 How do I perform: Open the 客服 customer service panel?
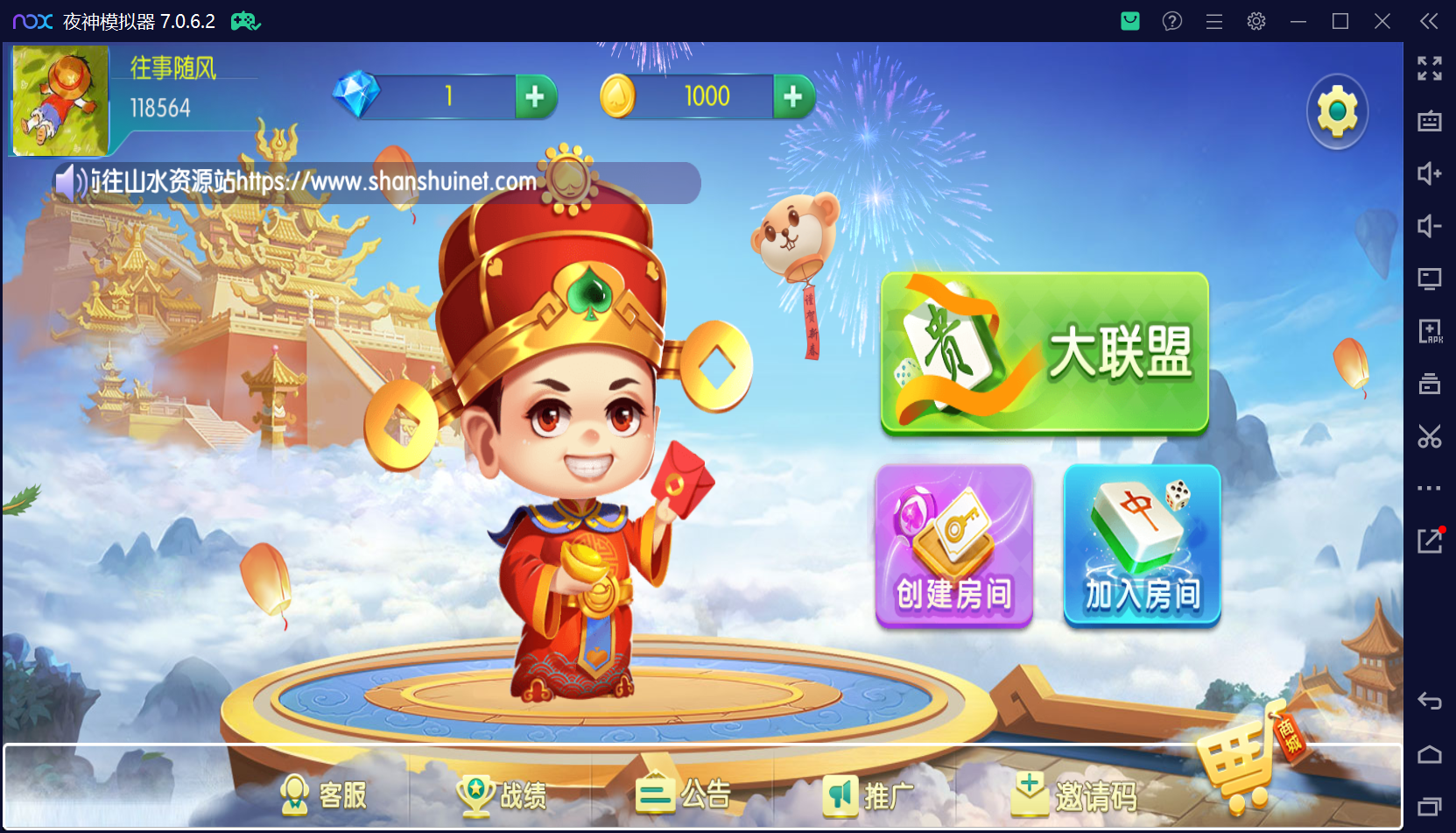click(325, 794)
